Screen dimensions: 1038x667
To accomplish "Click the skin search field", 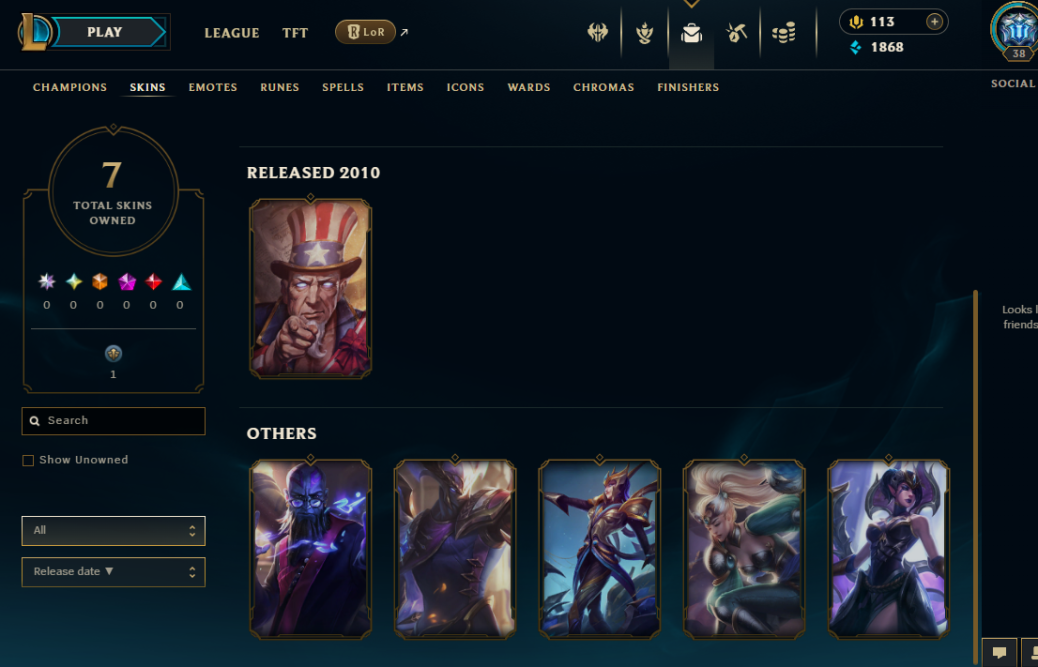I will click(114, 421).
